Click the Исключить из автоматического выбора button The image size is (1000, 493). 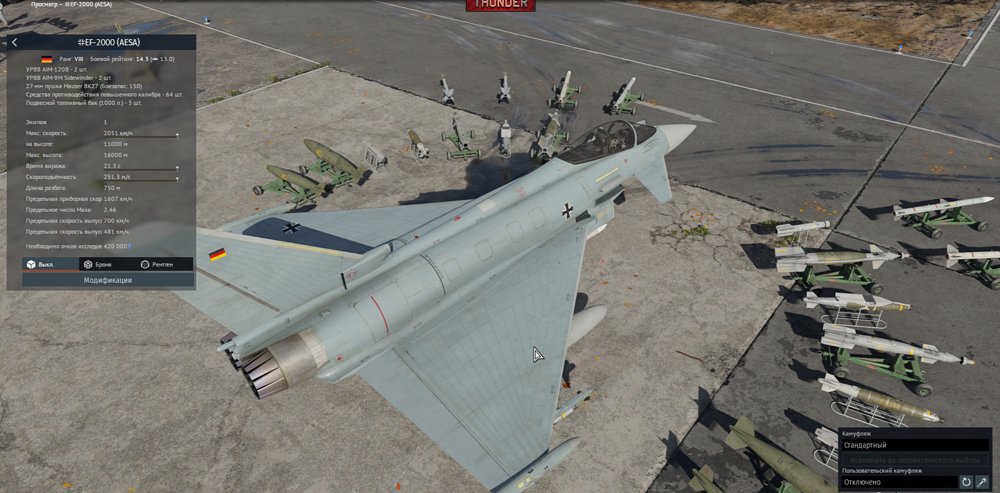pos(914,459)
